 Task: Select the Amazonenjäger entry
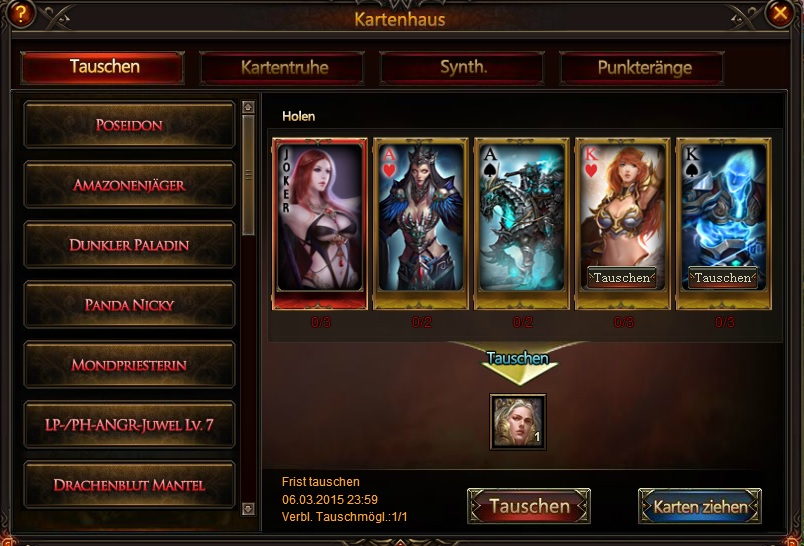[x=129, y=185]
